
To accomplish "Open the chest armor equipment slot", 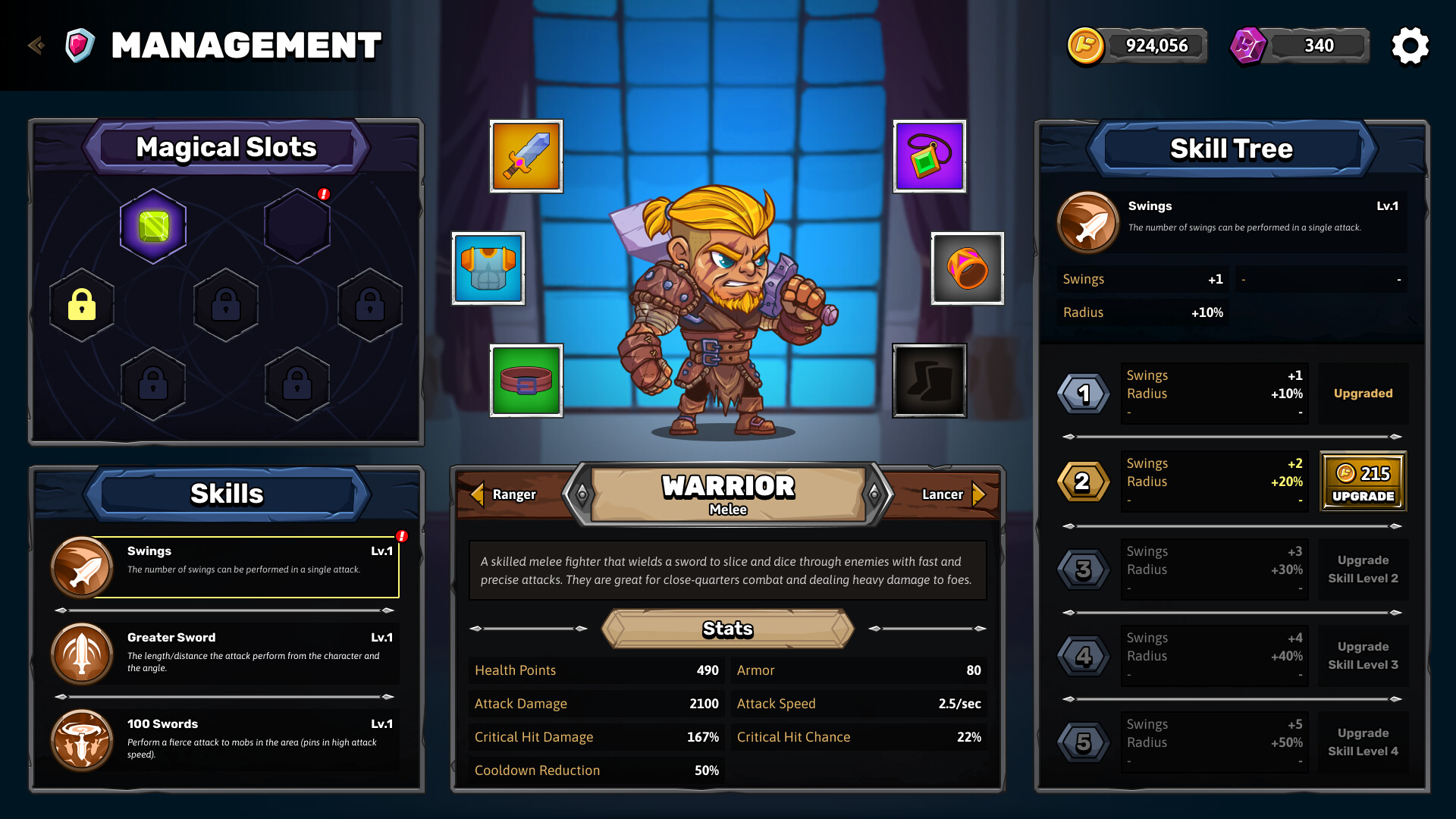I will pos(488,268).
